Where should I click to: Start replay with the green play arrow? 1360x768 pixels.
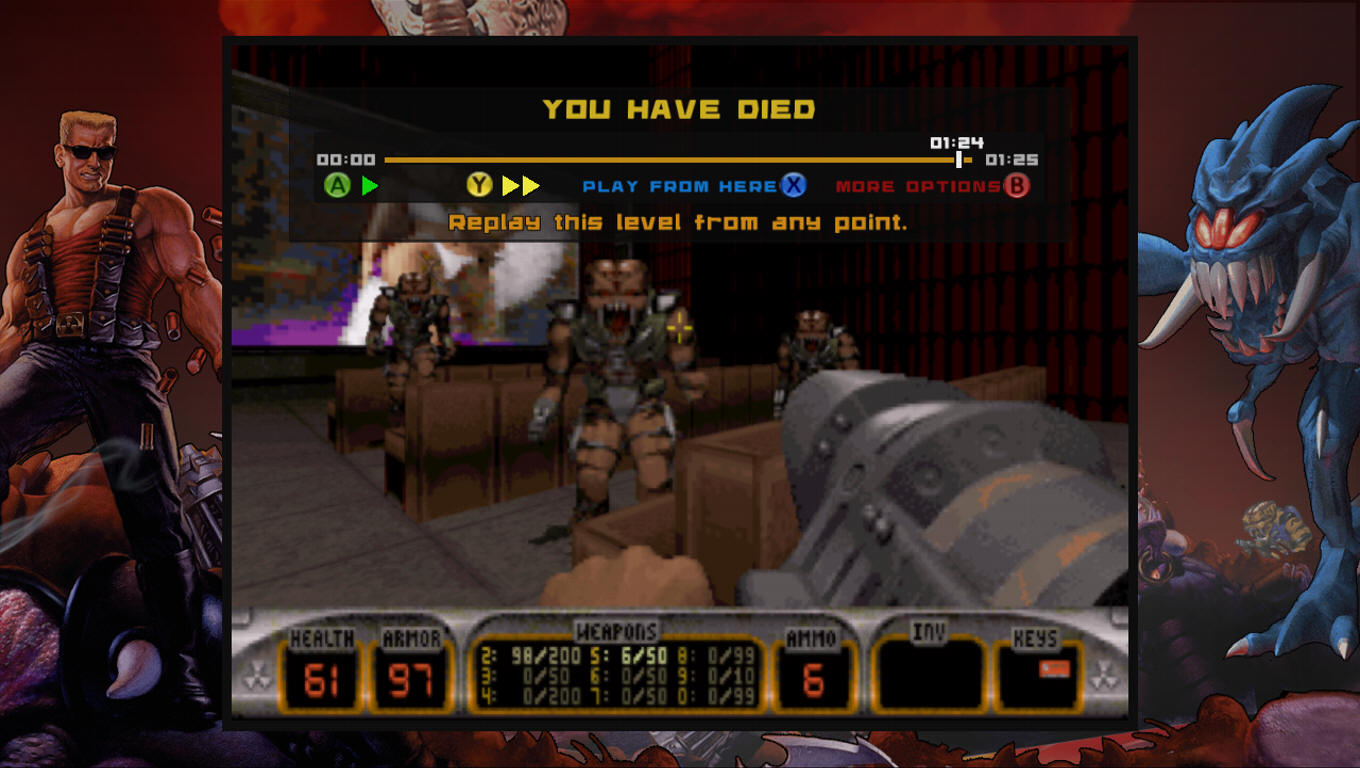click(x=369, y=185)
